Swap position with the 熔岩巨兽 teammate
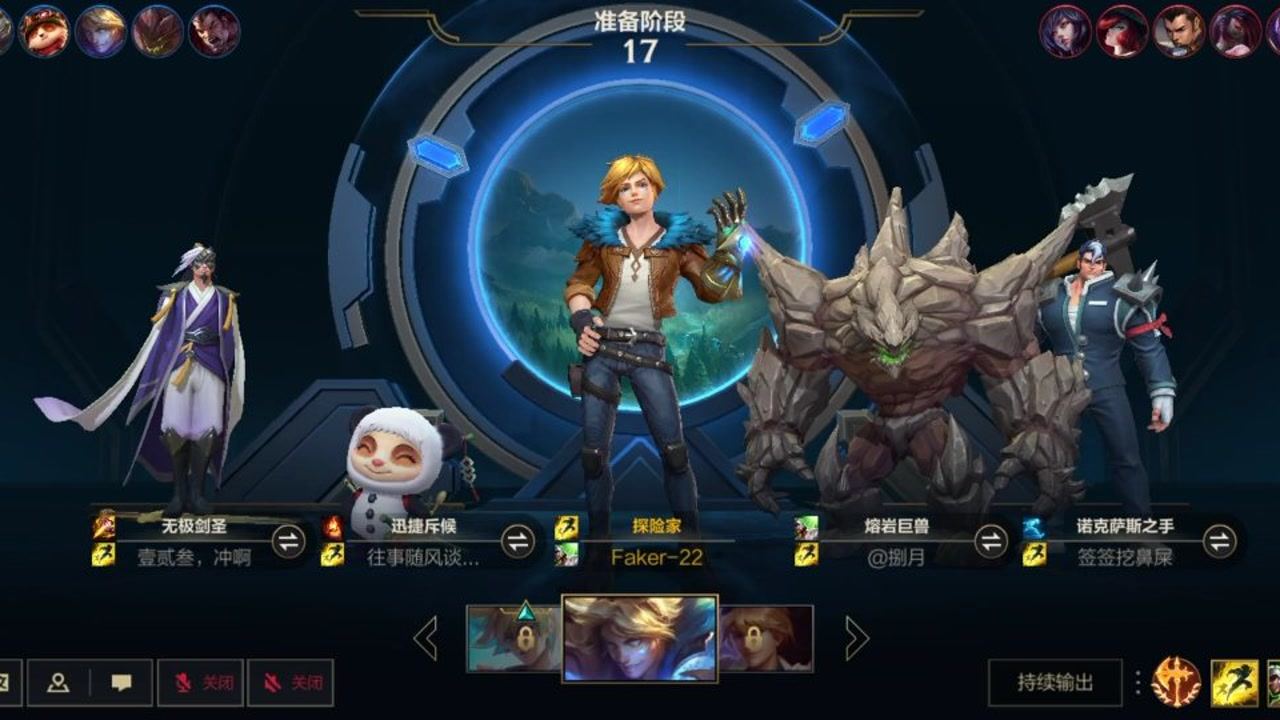The width and height of the screenshot is (1280, 720). [991, 542]
